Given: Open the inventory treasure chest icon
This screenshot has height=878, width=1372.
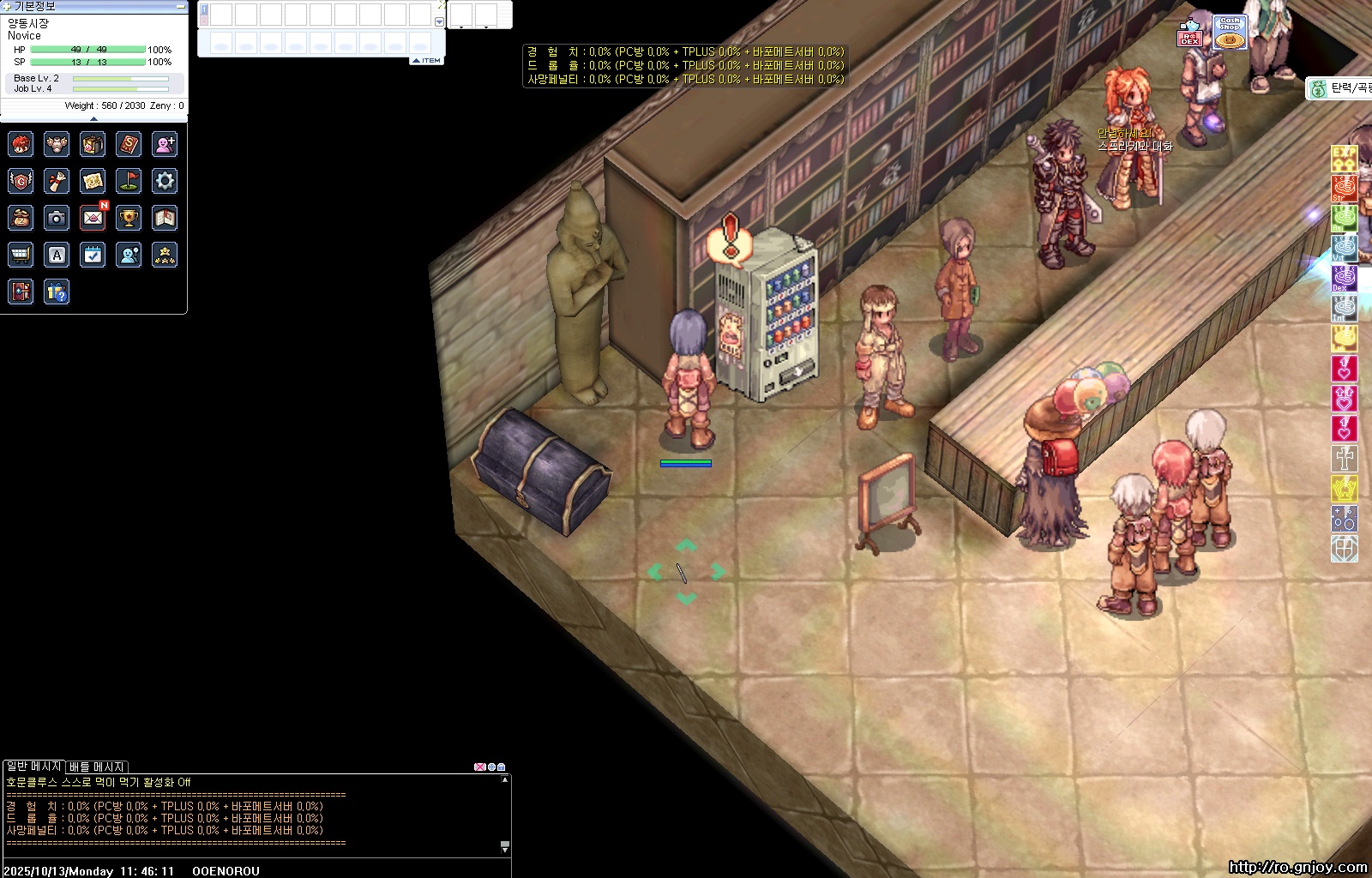Looking at the screenshot, I should pos(93,144).
